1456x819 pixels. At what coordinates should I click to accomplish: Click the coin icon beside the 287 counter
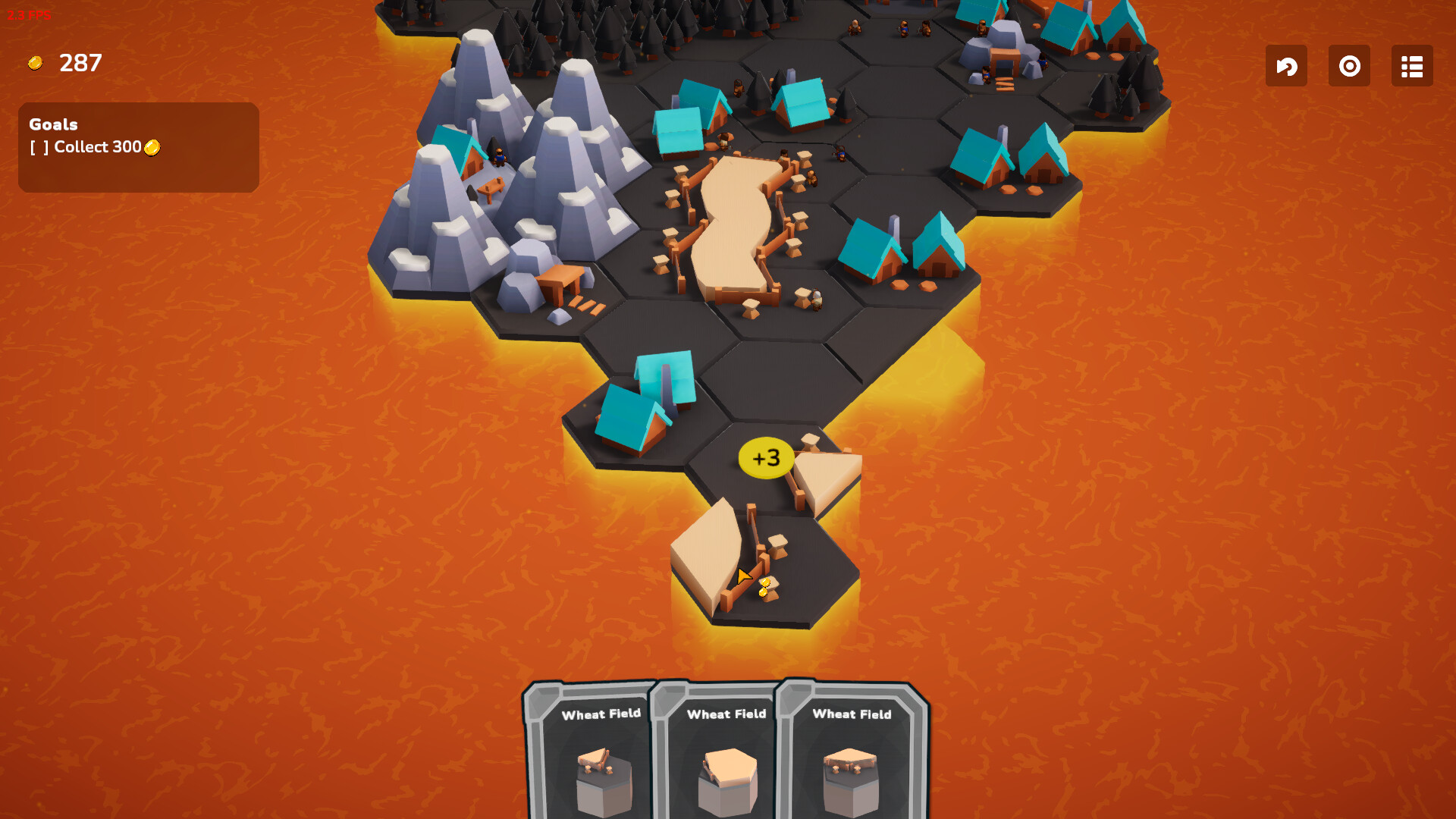point(36,62)
